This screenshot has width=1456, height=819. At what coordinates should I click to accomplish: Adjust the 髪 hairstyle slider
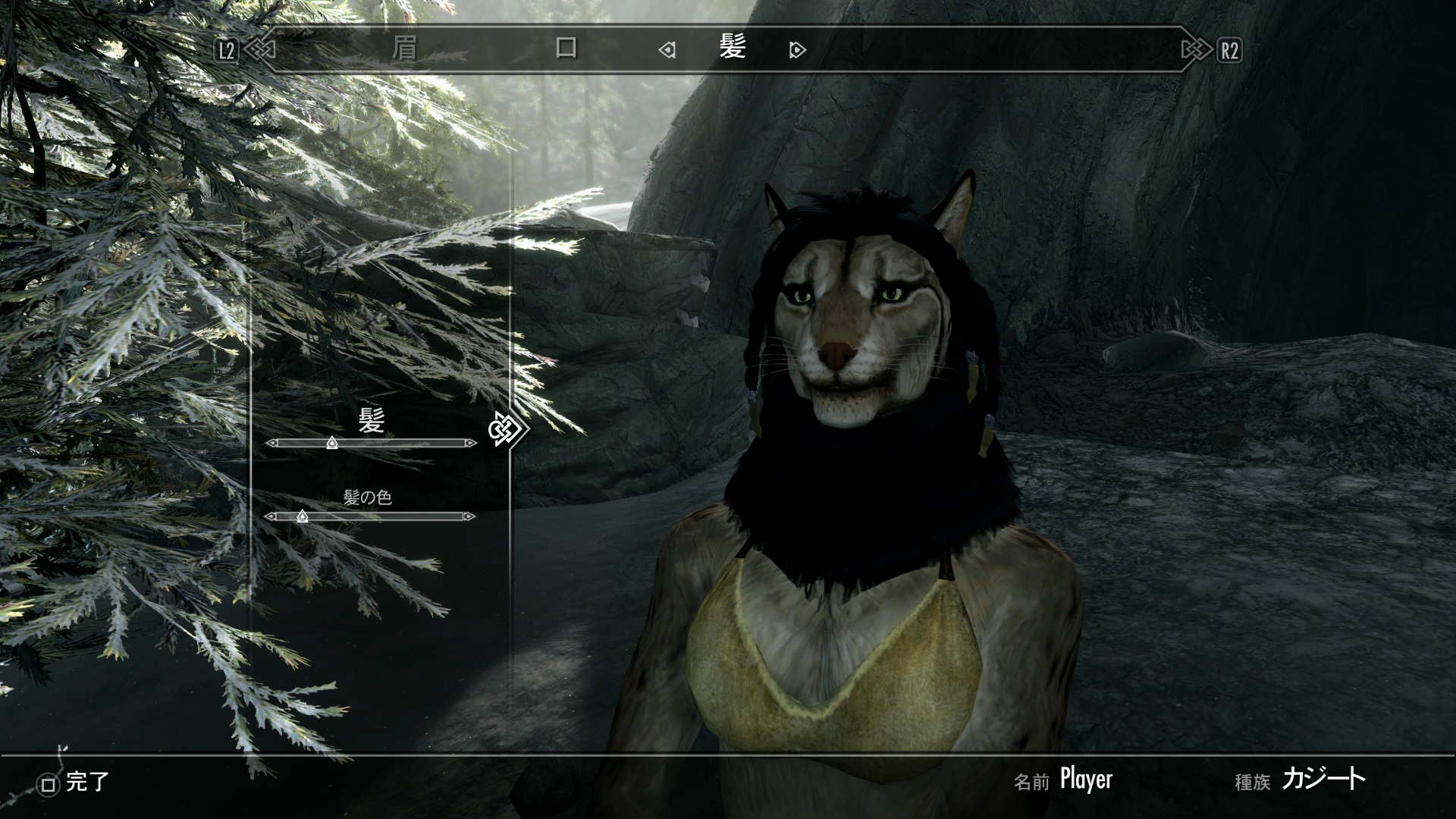point(331,443)
